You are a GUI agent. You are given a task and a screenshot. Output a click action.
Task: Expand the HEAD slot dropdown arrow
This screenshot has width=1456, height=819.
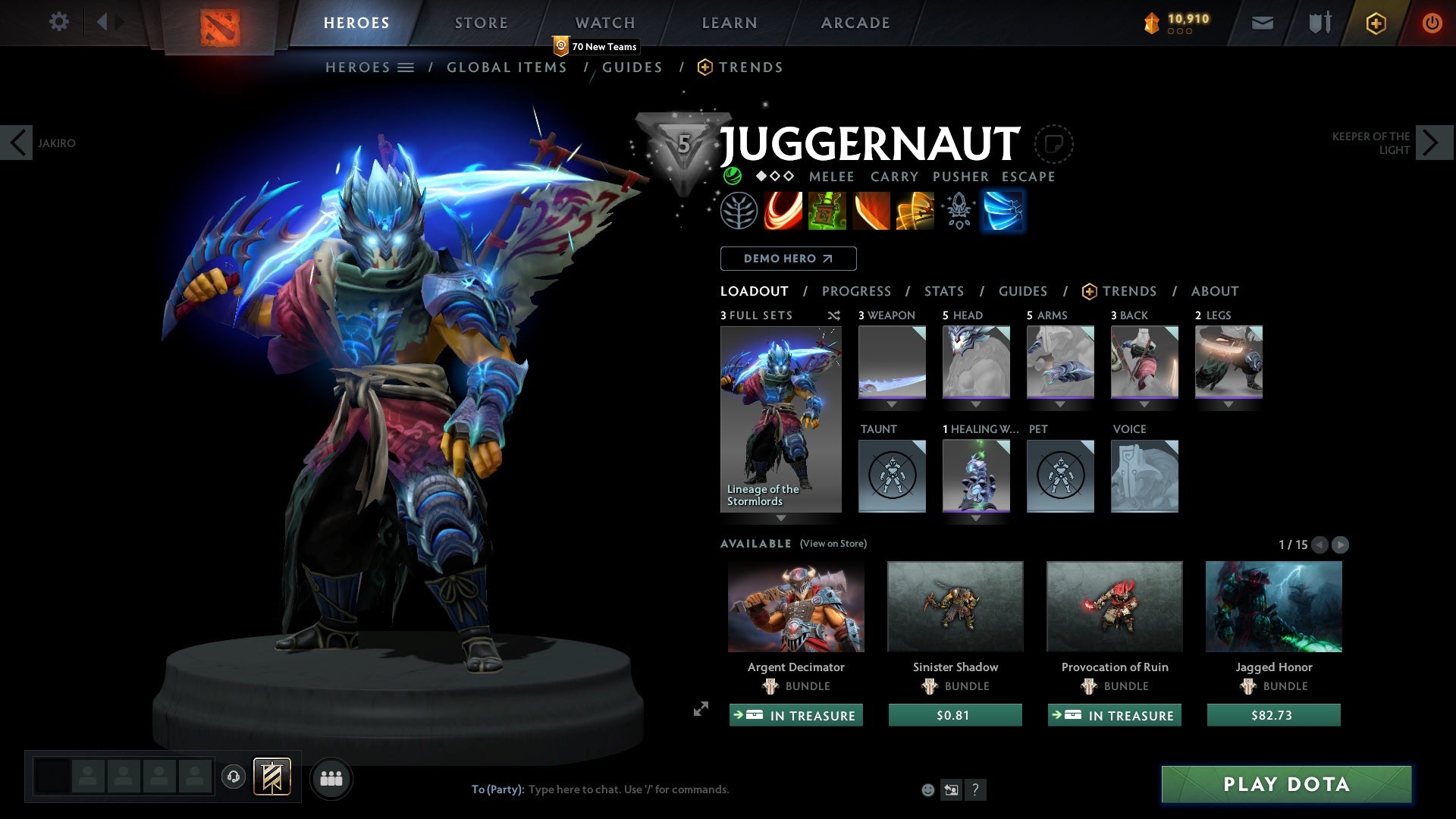[x=975, y=404]
